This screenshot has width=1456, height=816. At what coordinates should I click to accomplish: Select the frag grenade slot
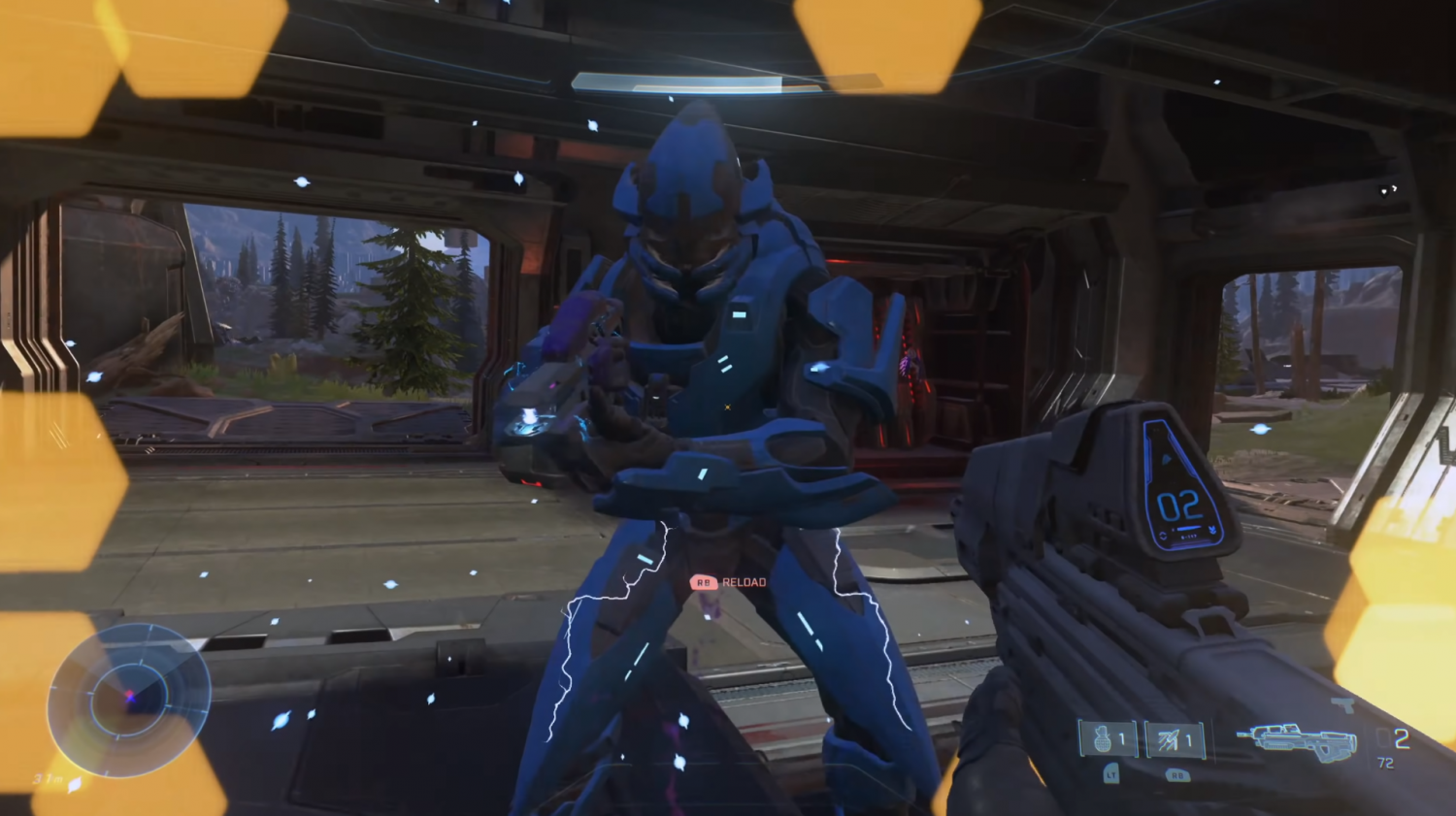click(x=1108, y=740)
